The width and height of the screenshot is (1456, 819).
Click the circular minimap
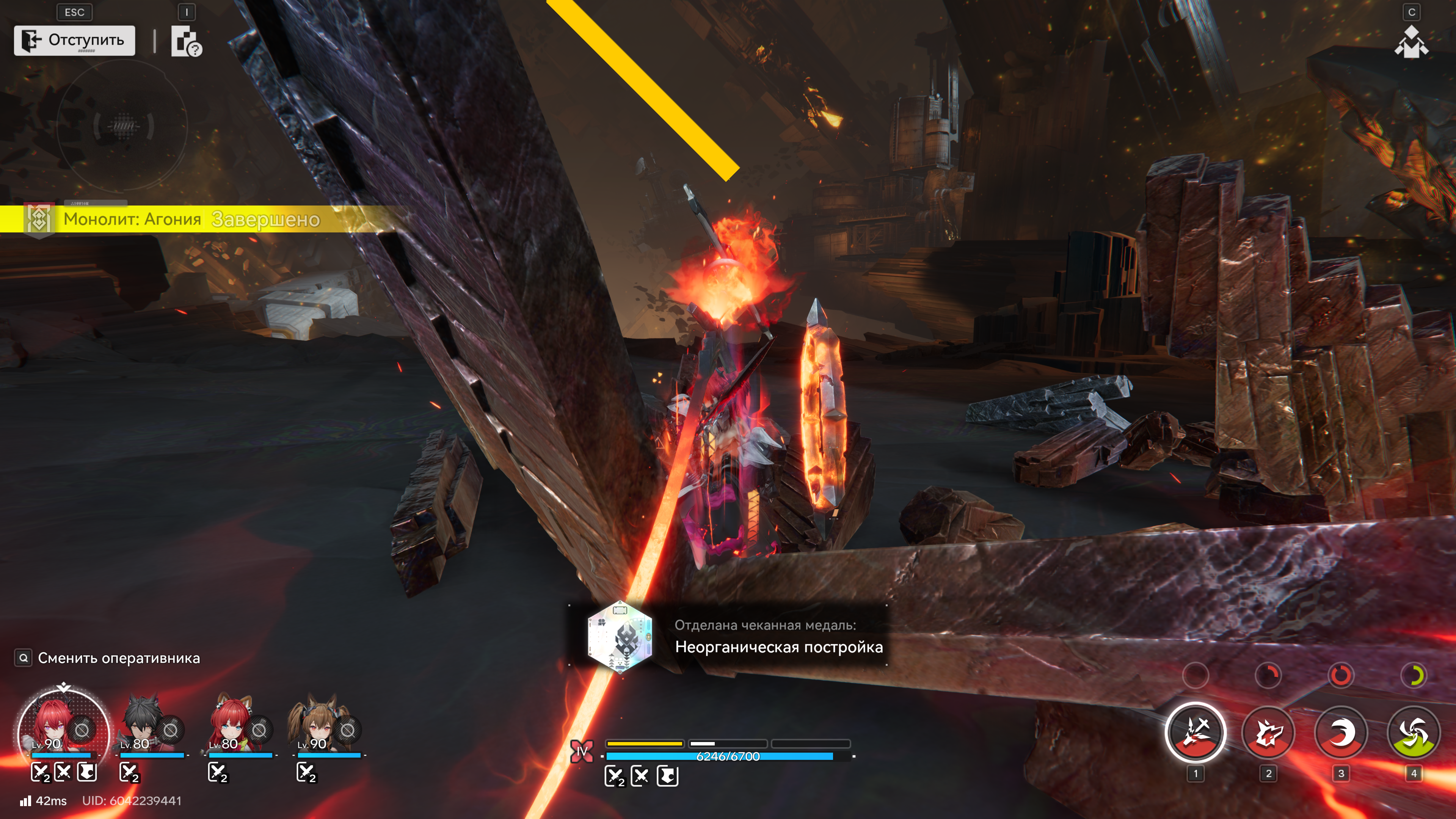click(x=122, y=126)
